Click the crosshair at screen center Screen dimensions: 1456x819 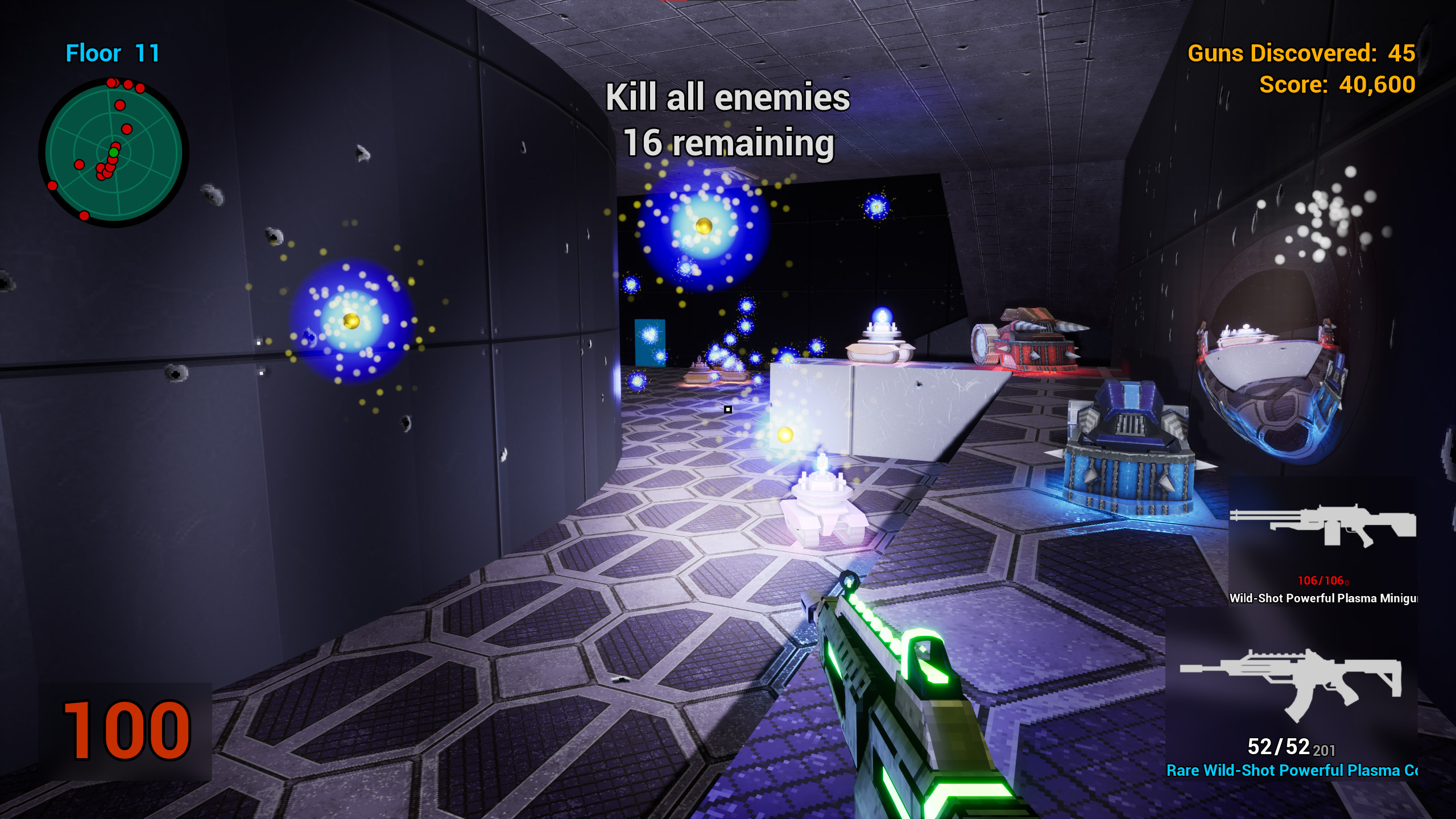tap(728, 409)
